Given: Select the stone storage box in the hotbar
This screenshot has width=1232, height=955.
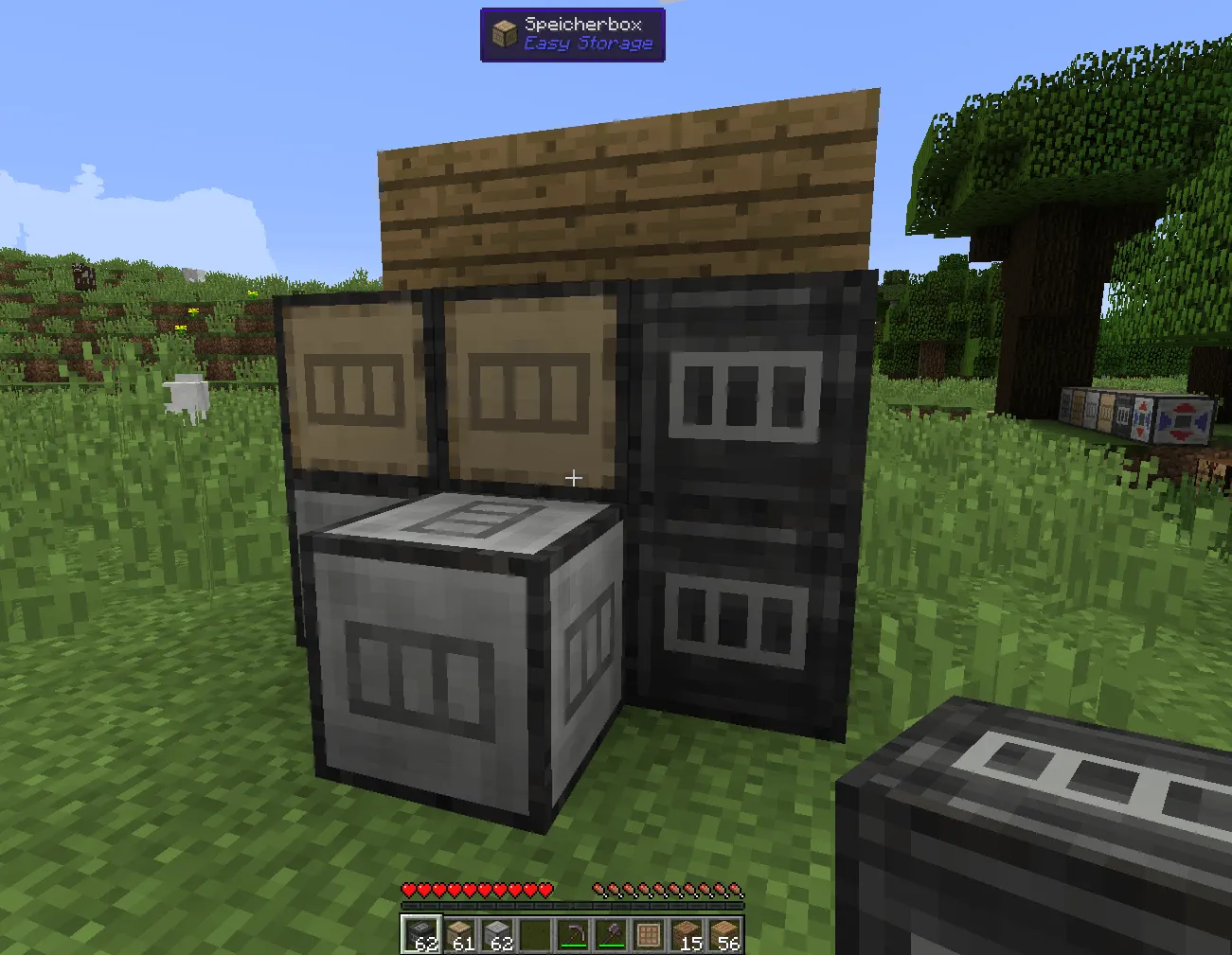Looking at the screenshot, I should 499,932.
